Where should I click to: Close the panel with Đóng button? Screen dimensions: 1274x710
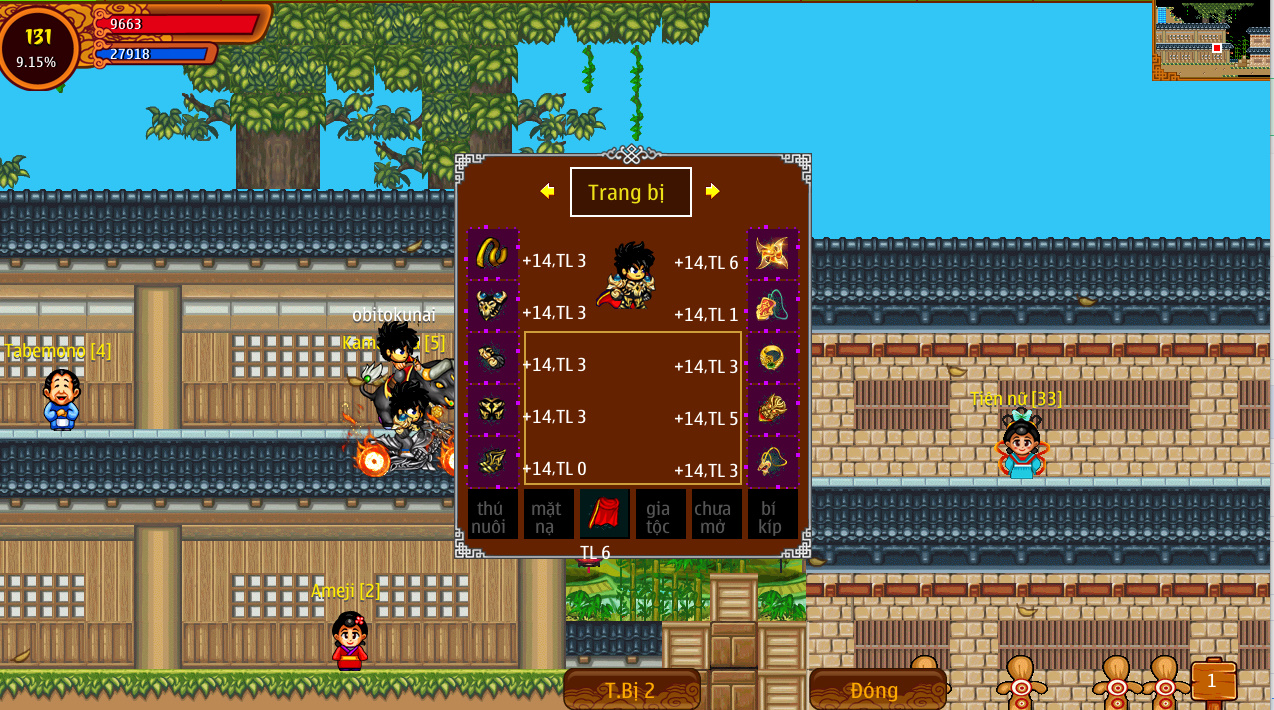876,690
